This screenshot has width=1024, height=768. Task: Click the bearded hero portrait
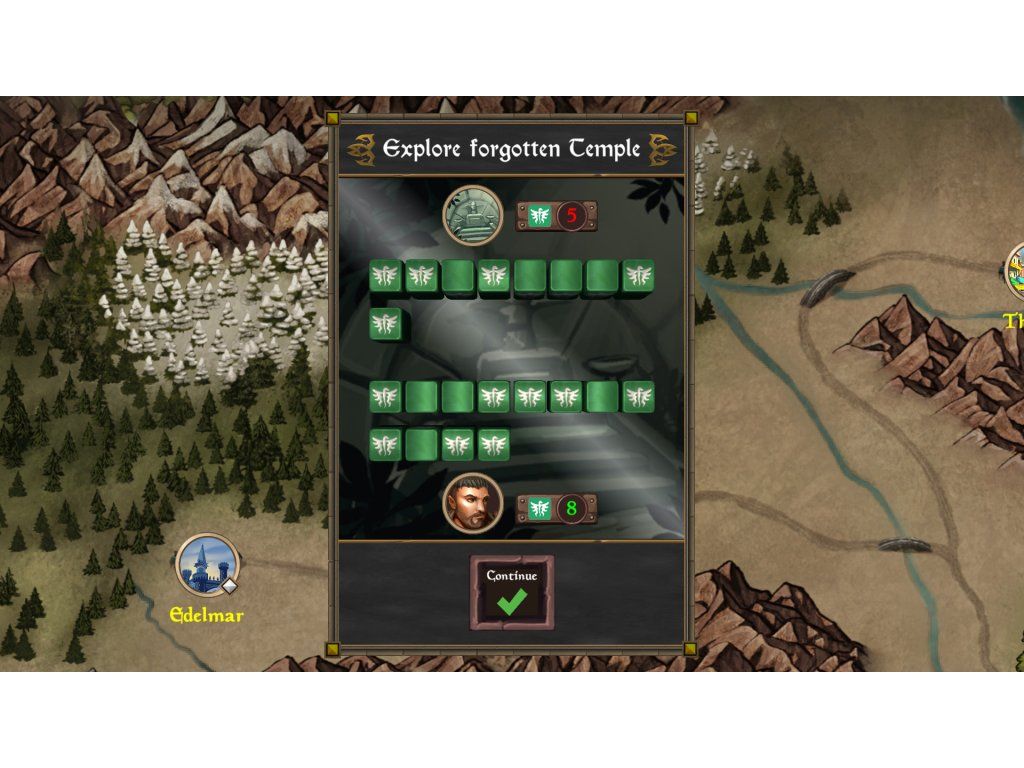(x=472, y=502)
